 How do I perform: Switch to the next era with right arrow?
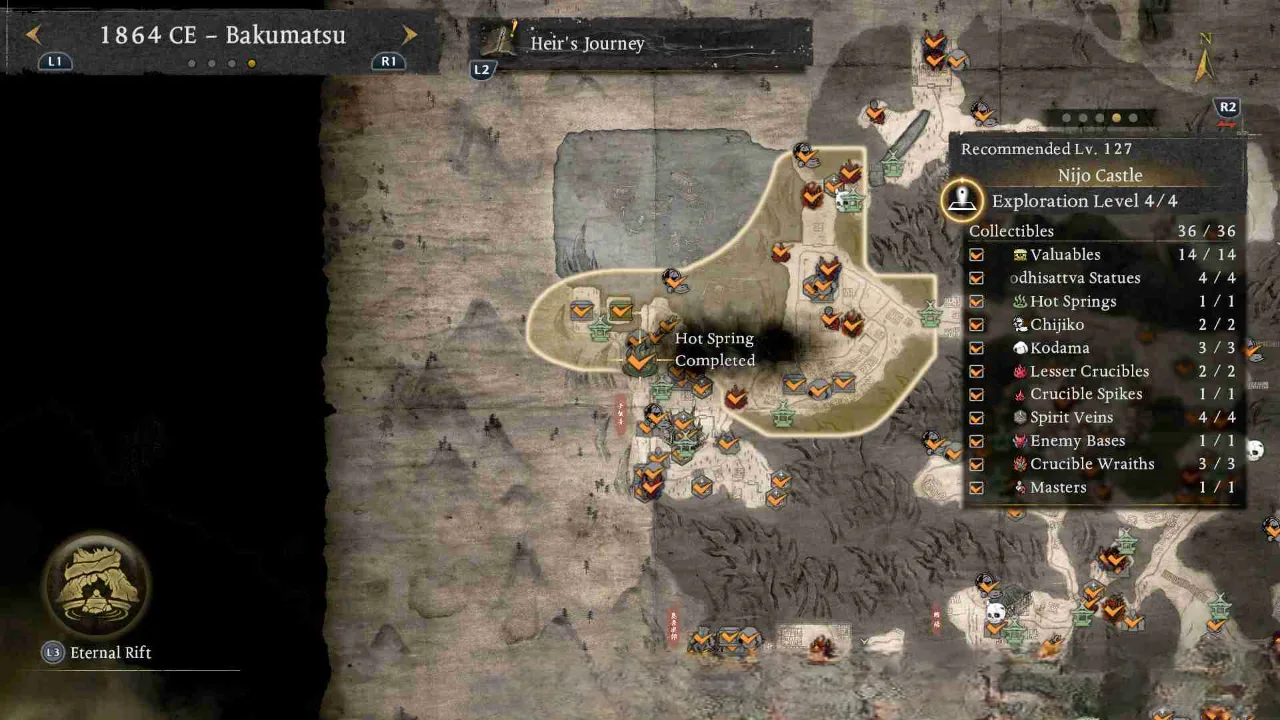409,35
